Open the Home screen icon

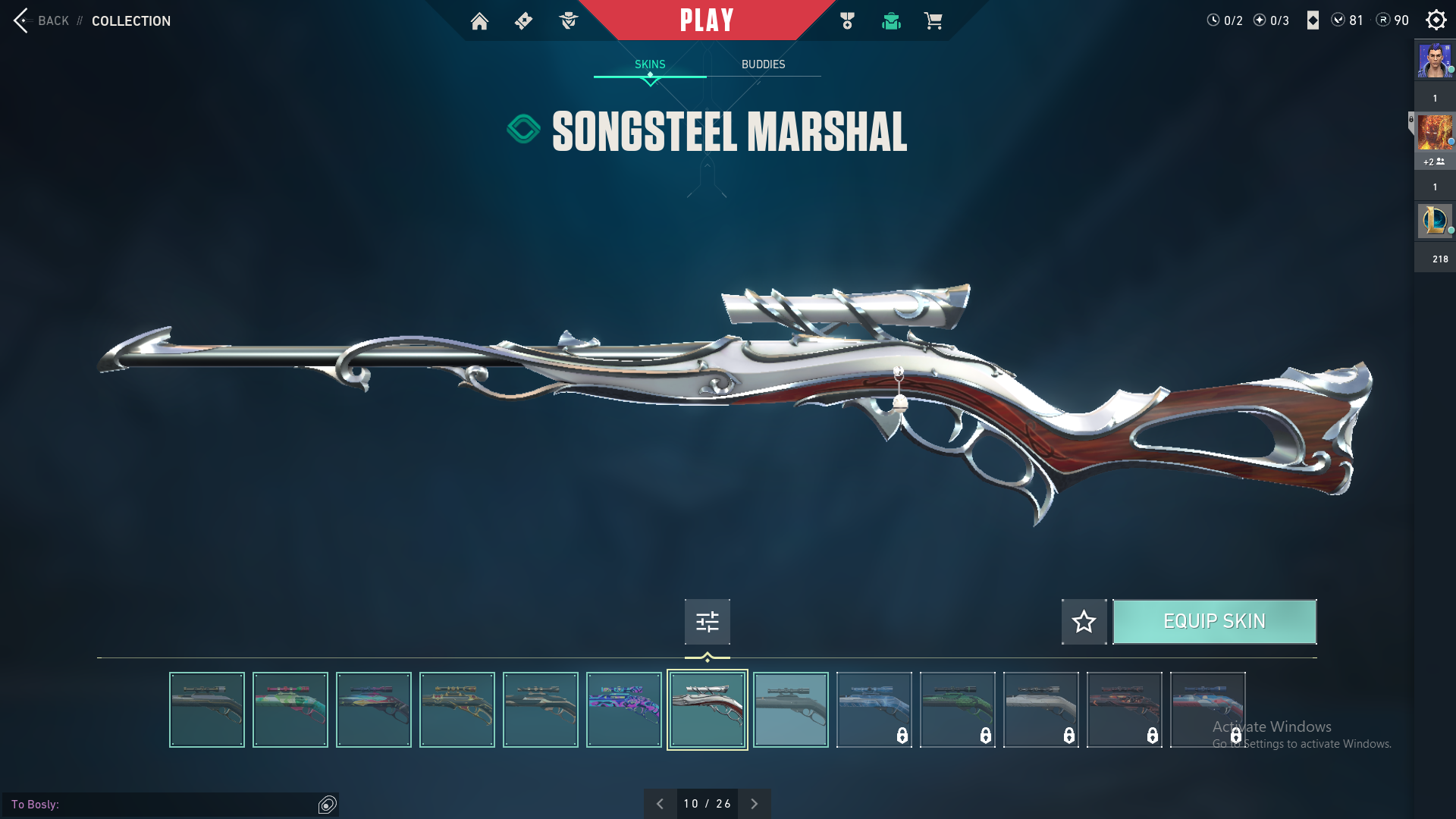coord(479,21)
